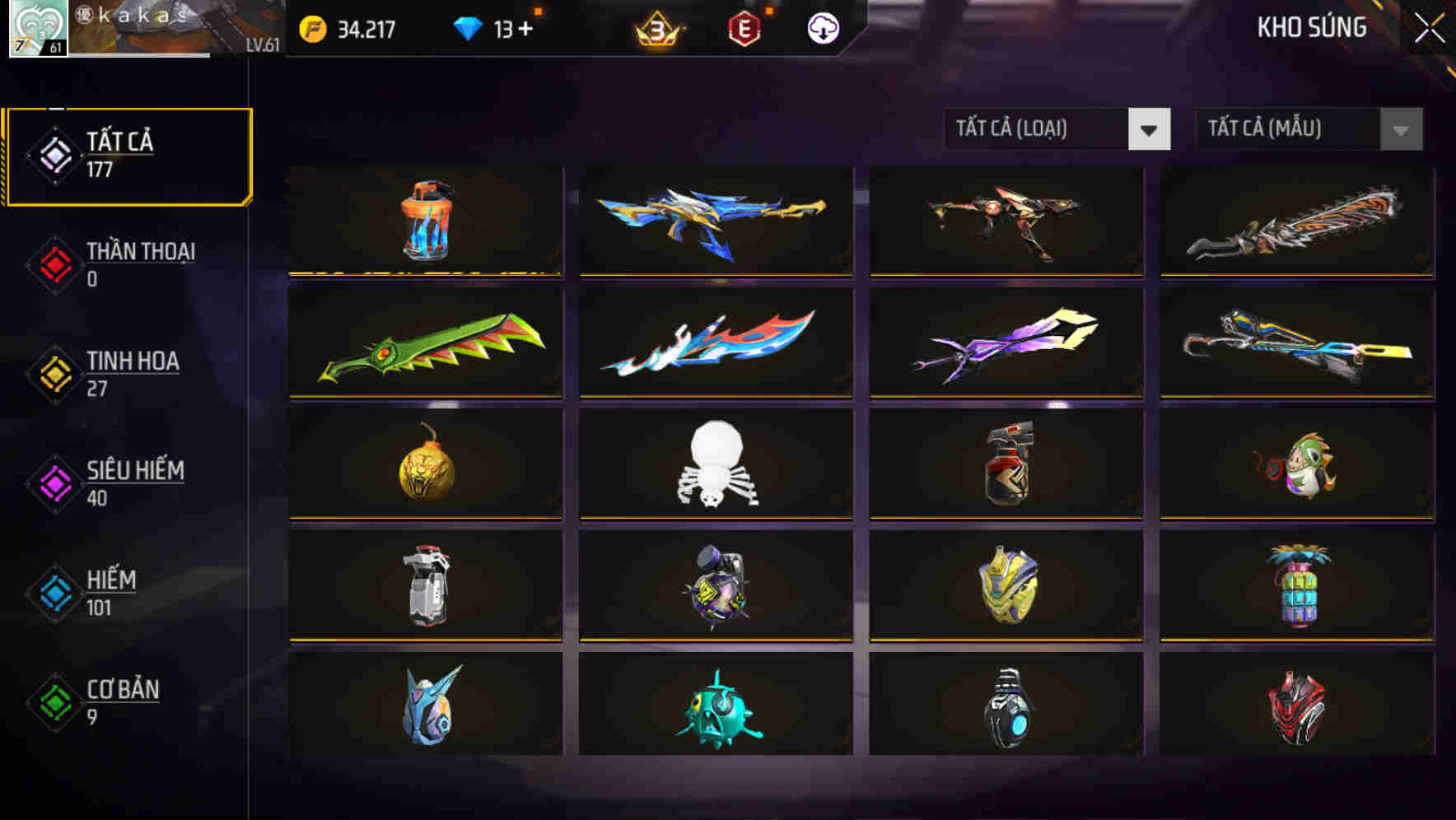Viewport: 1456px width, 820px height.
Task: Switch to the HIẾM category
Action: 110,591
